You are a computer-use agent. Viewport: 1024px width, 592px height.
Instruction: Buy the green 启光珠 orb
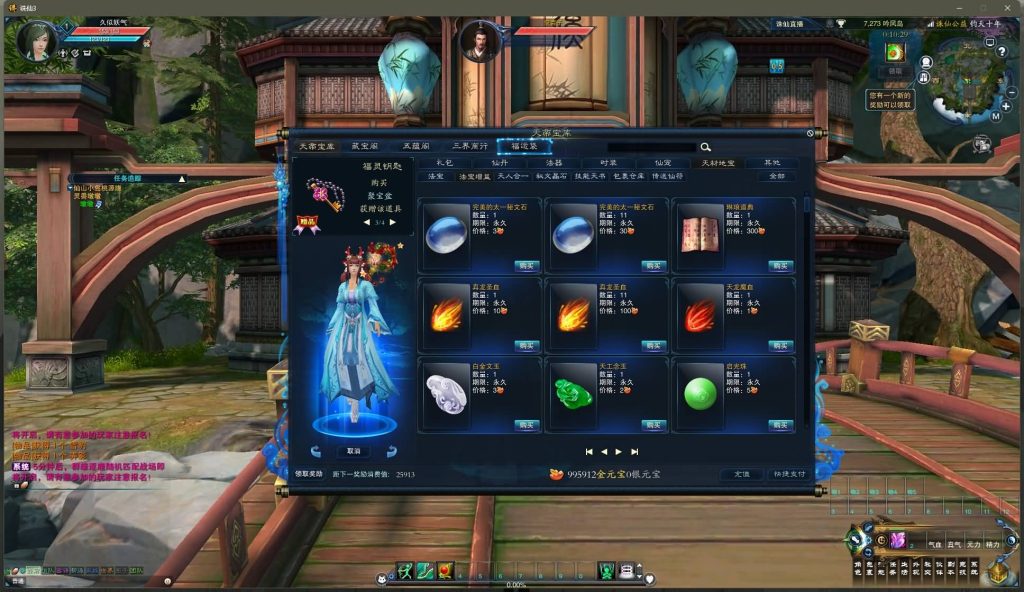click(x=780, y=425)
